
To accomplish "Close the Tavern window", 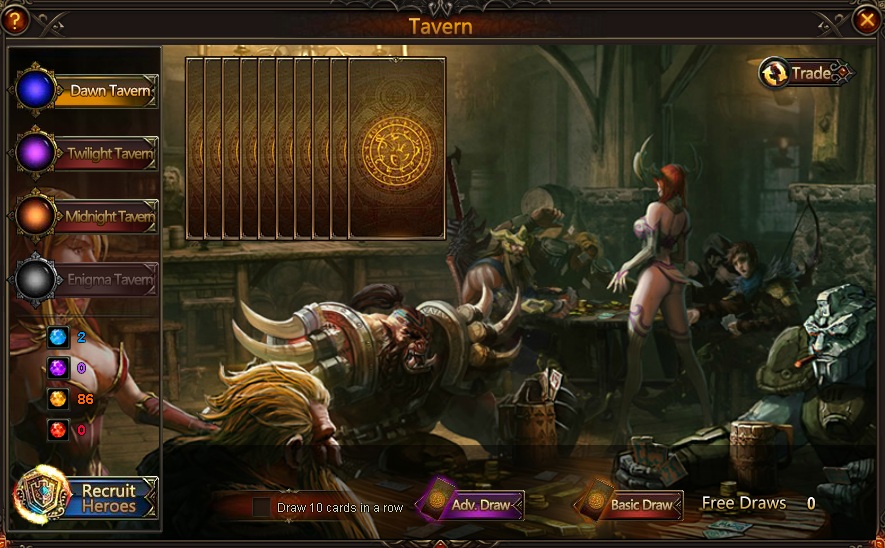I will [866, 19].
